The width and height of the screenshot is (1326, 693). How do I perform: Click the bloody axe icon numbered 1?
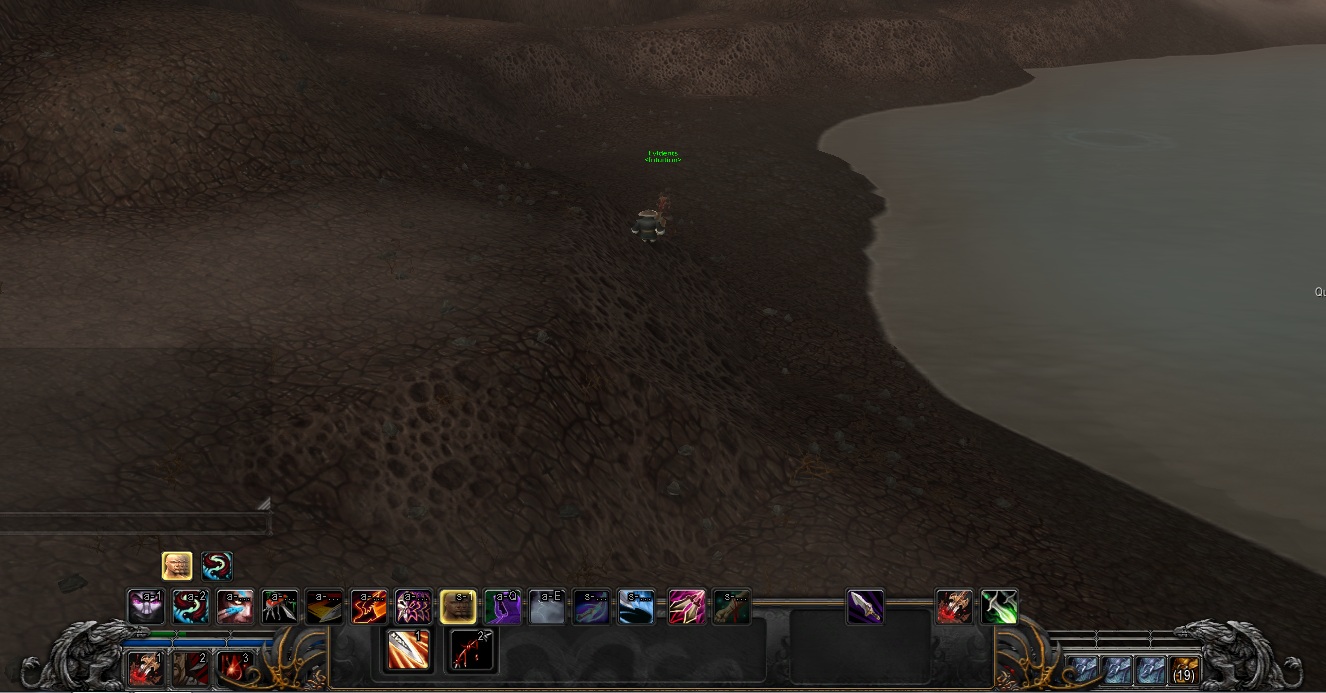tap(146, 668)
